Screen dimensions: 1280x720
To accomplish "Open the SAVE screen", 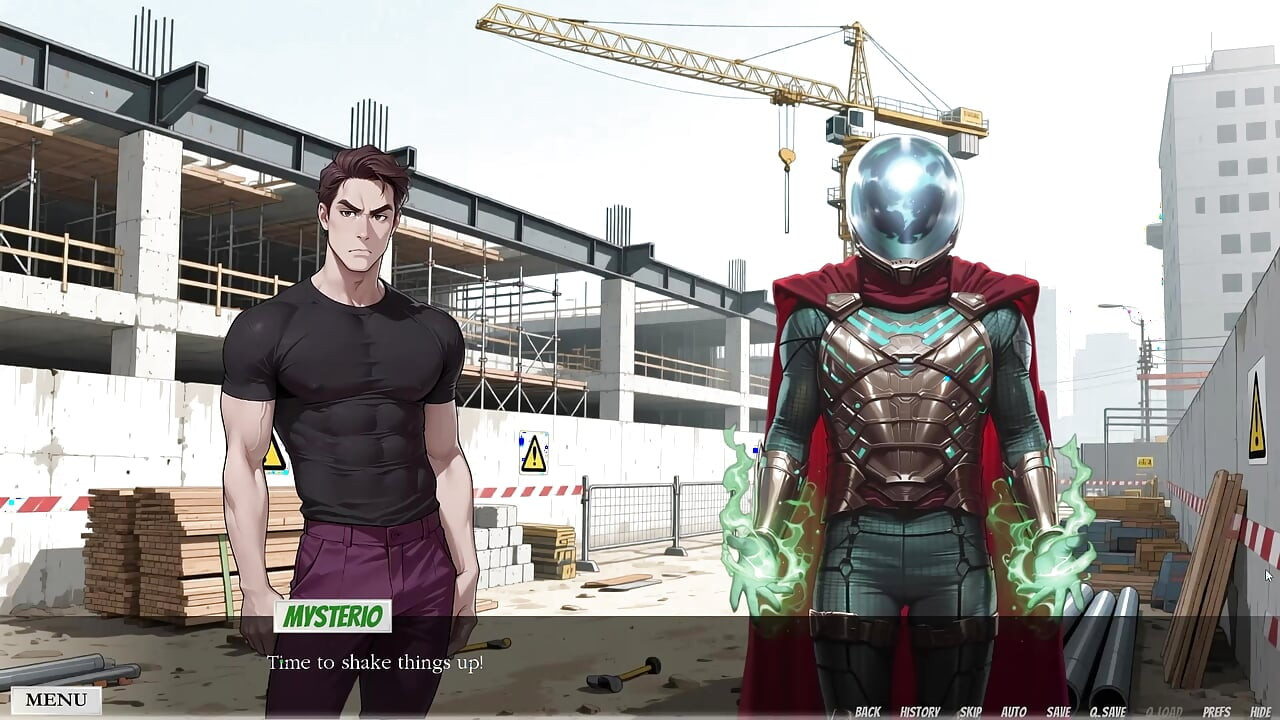I will 1058,711.
